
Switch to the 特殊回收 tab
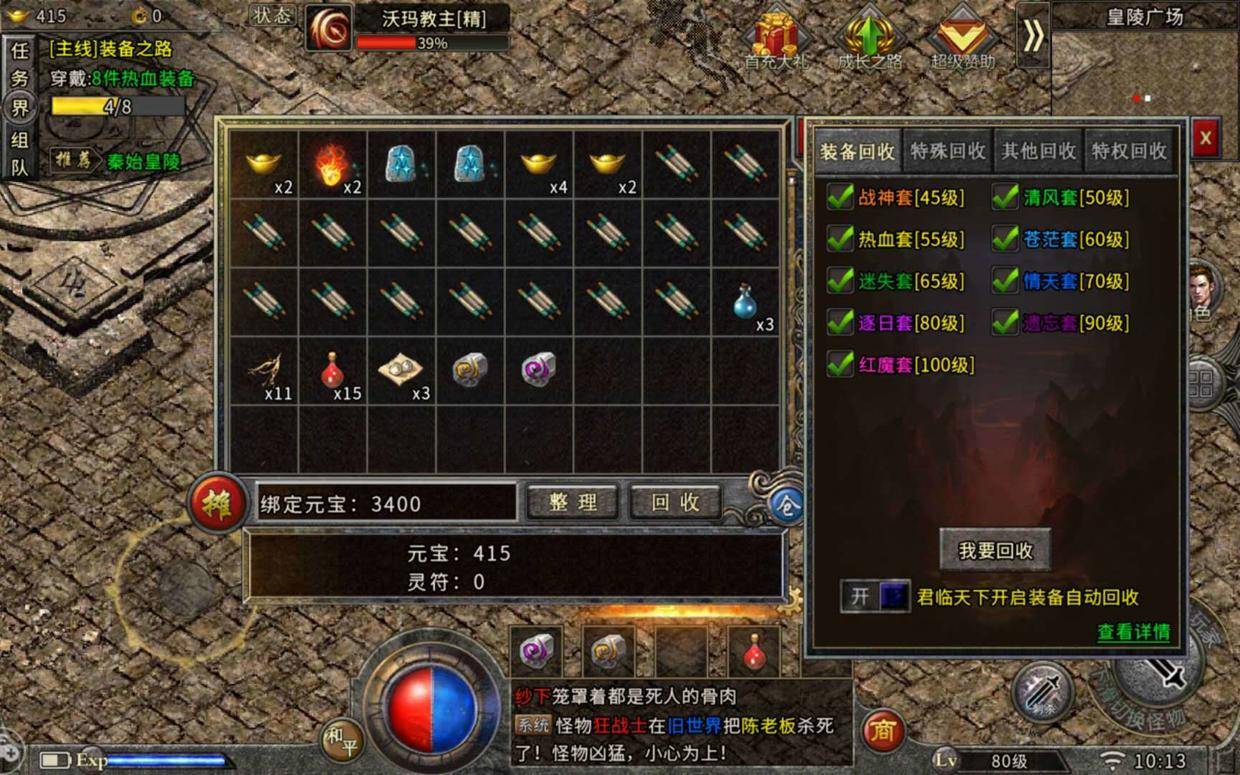(947, 151)
